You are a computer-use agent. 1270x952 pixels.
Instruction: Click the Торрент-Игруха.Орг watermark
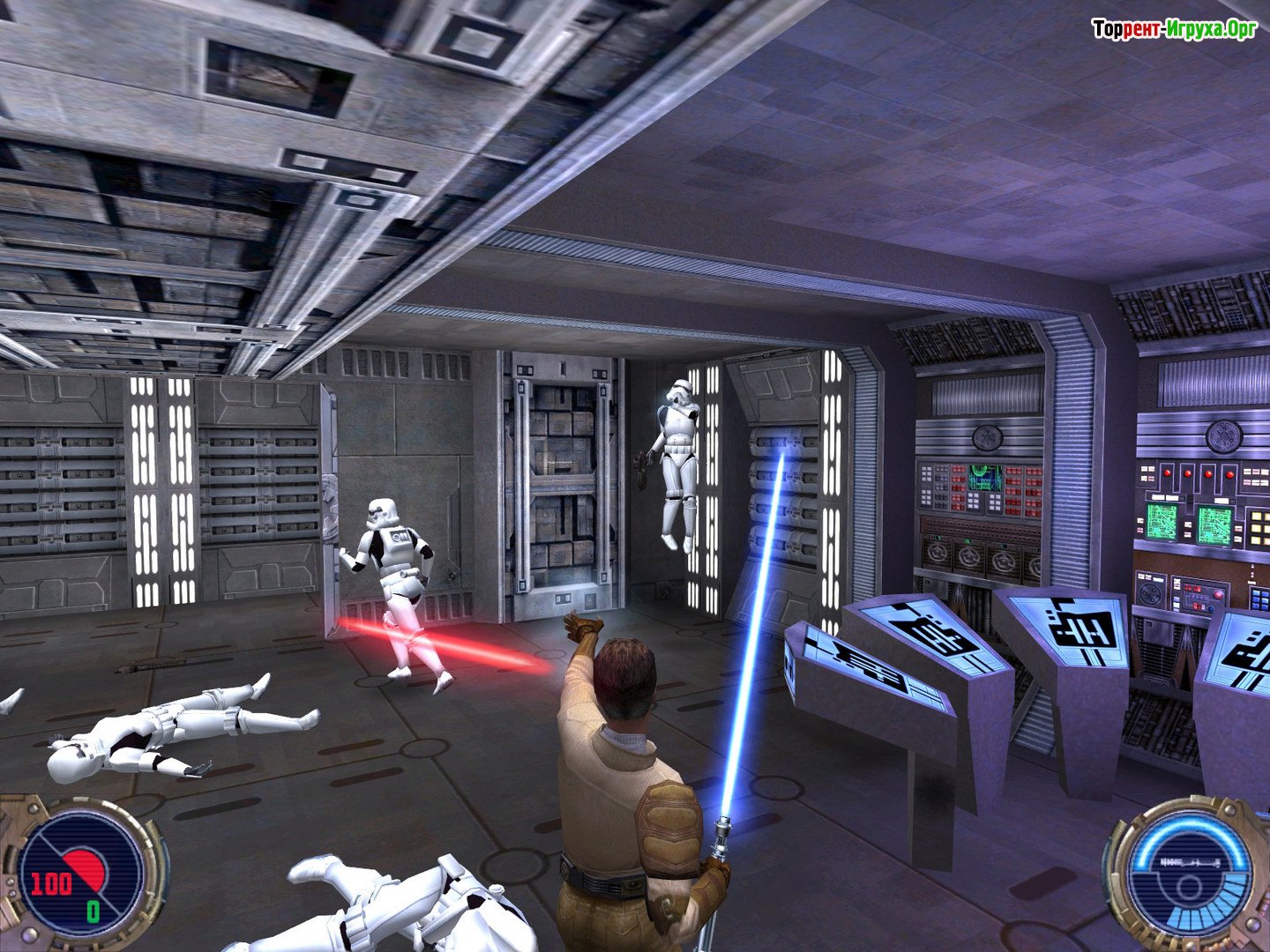click(x=1174, y=29)
